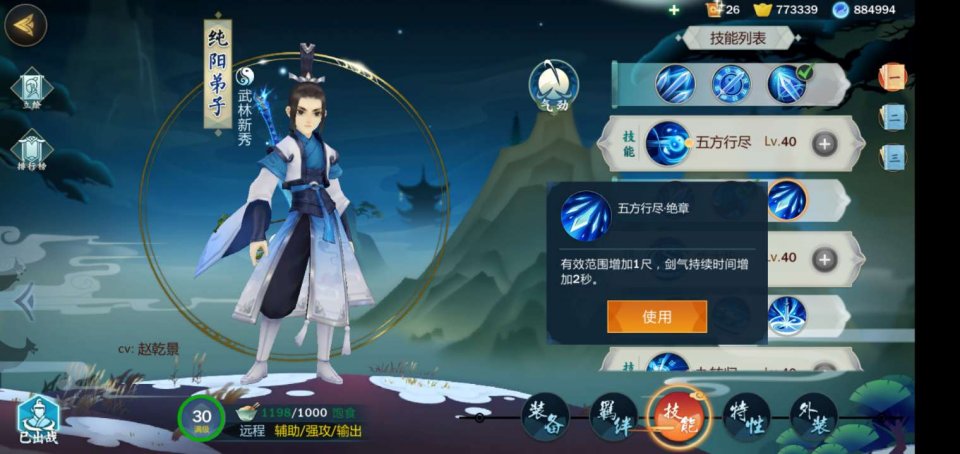Add currency with the green plus
960x454 pixels.
click(674, 10)
